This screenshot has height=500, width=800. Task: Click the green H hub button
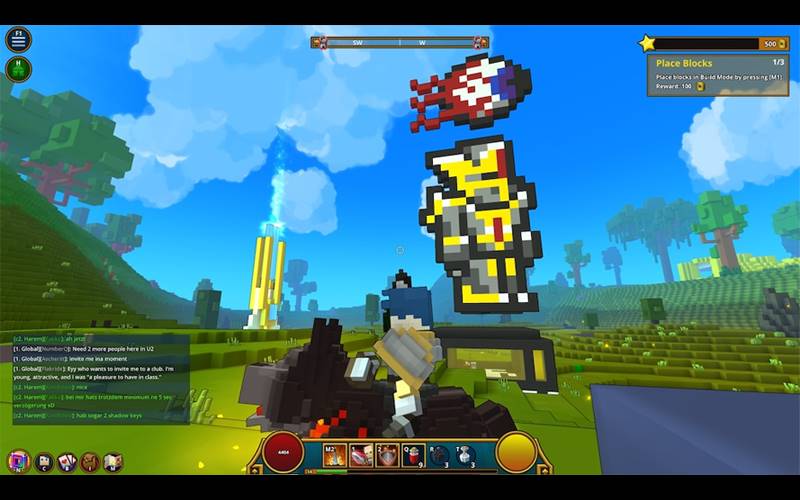[18, 69]
